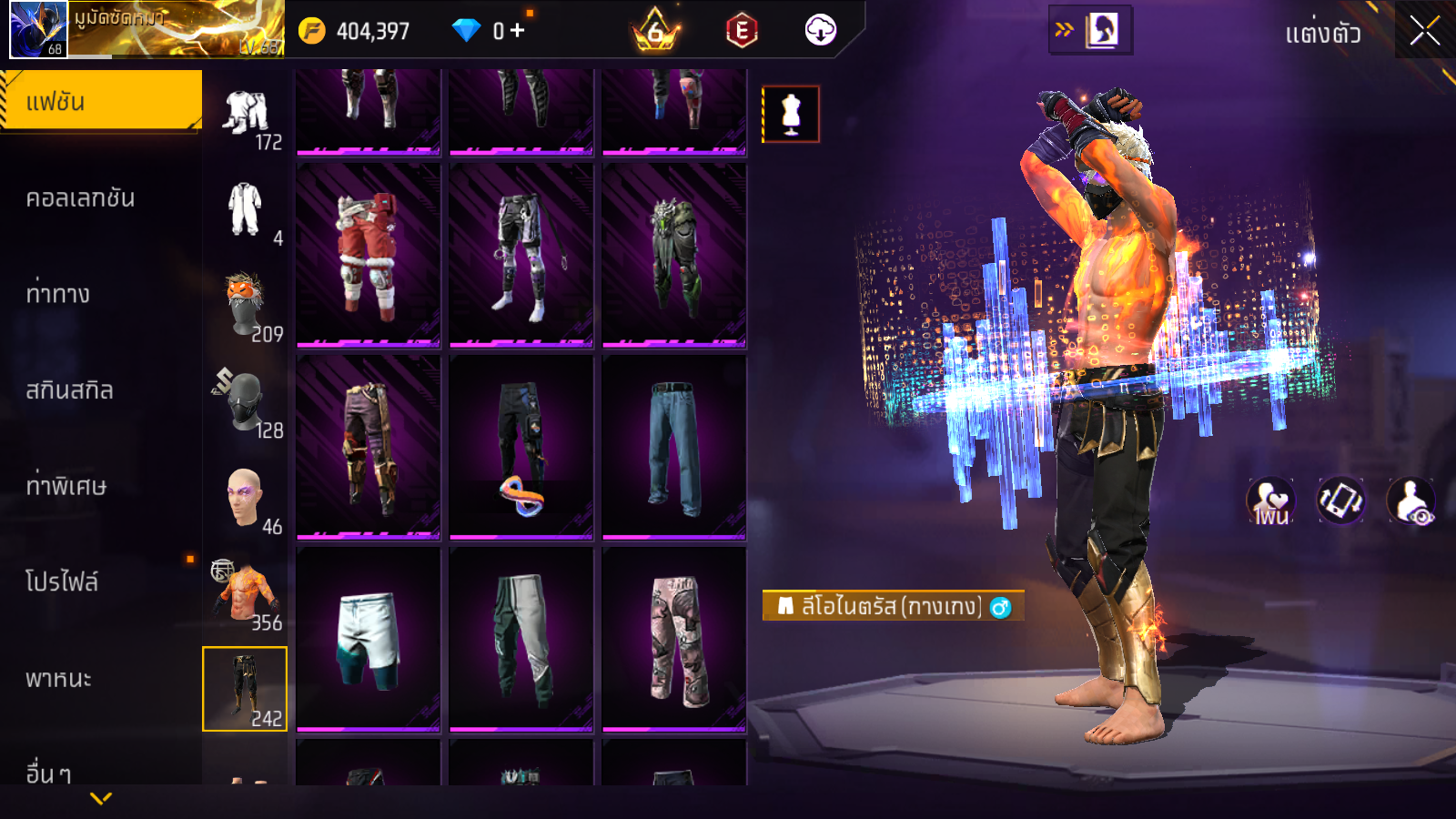The image size is (1456, 819).
Task: Close the dress-up screen with the X
Action: tap(1424, 32)
